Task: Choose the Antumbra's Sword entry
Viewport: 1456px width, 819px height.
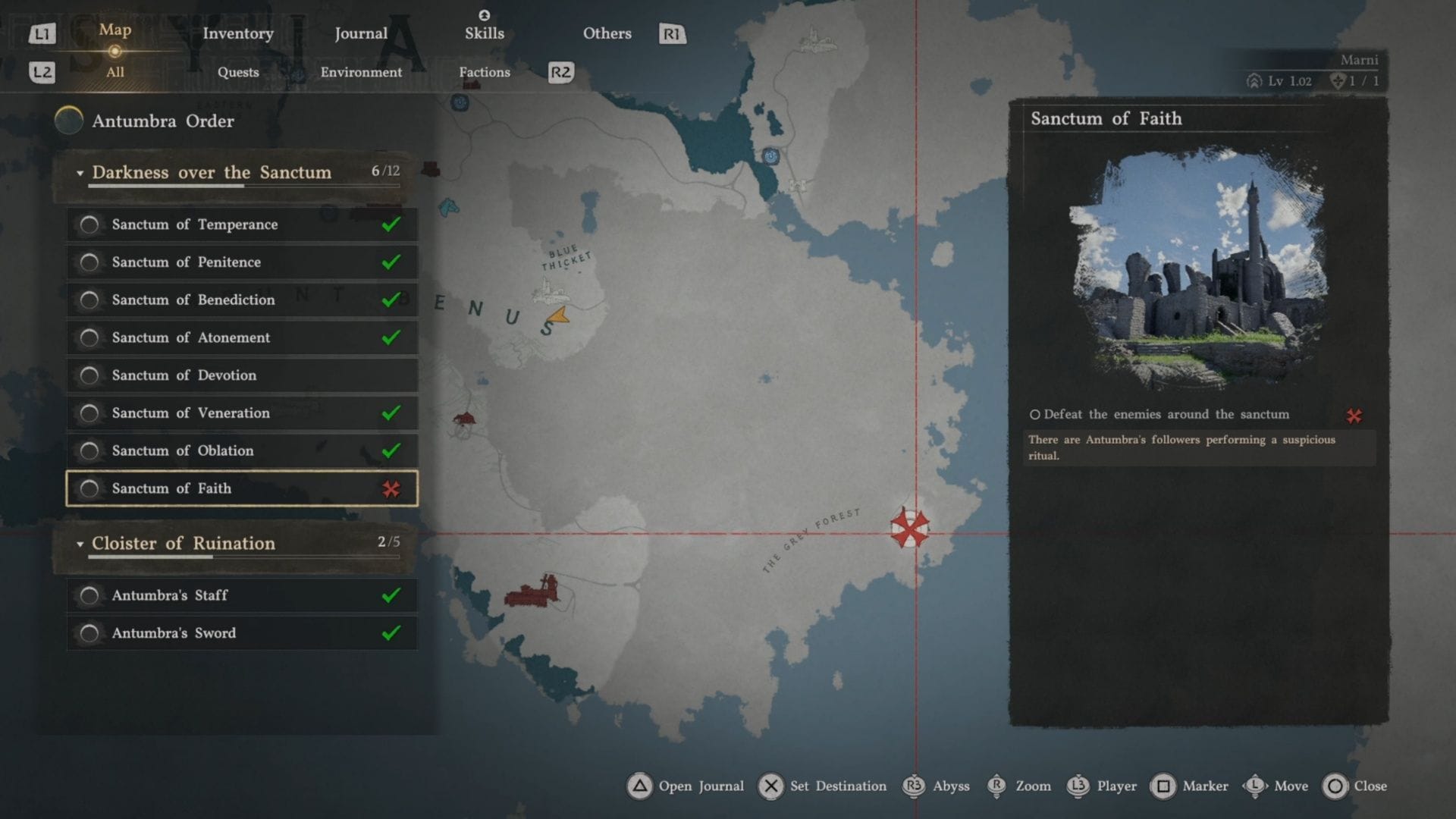Action: [242, 633]
